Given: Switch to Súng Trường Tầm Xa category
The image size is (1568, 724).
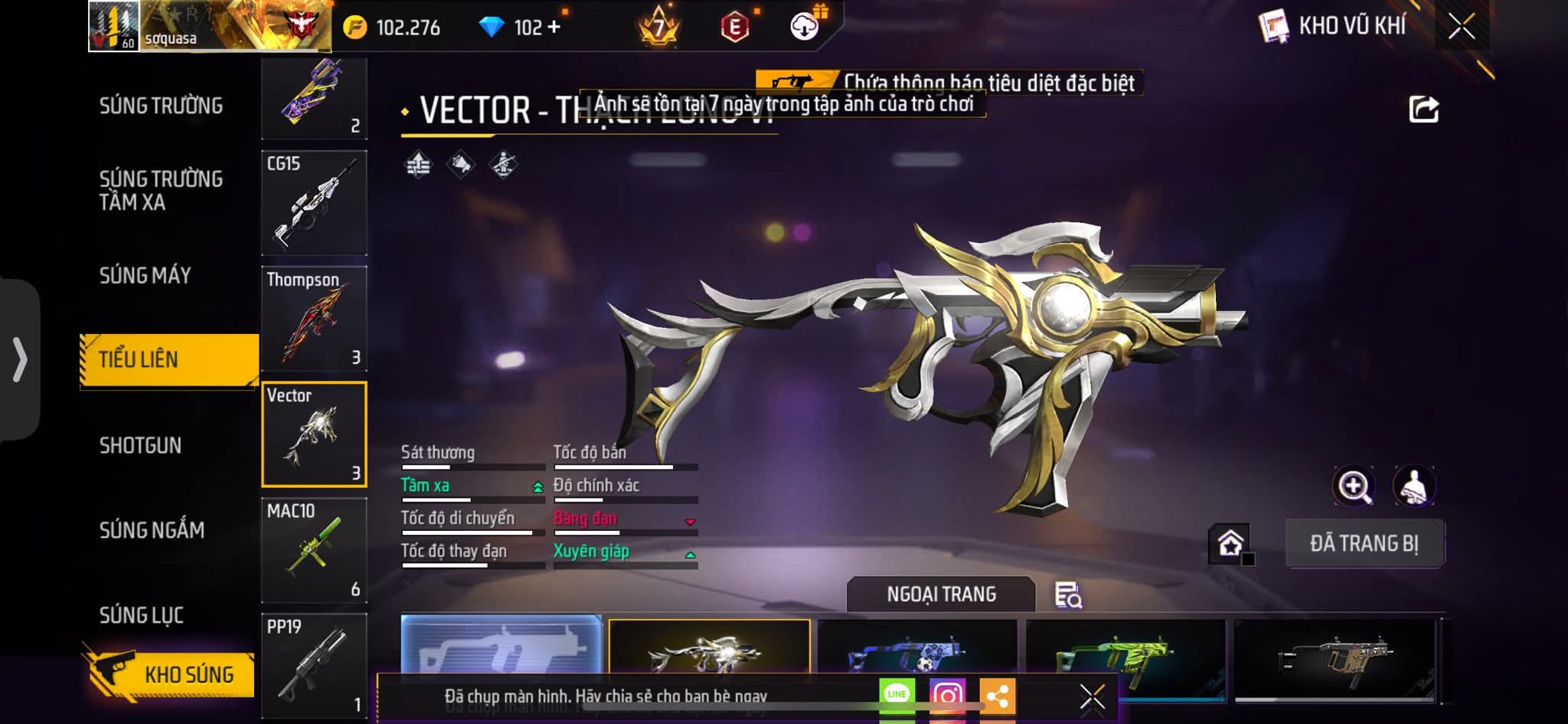Looking at the screenshot, I should pos(161,190).
